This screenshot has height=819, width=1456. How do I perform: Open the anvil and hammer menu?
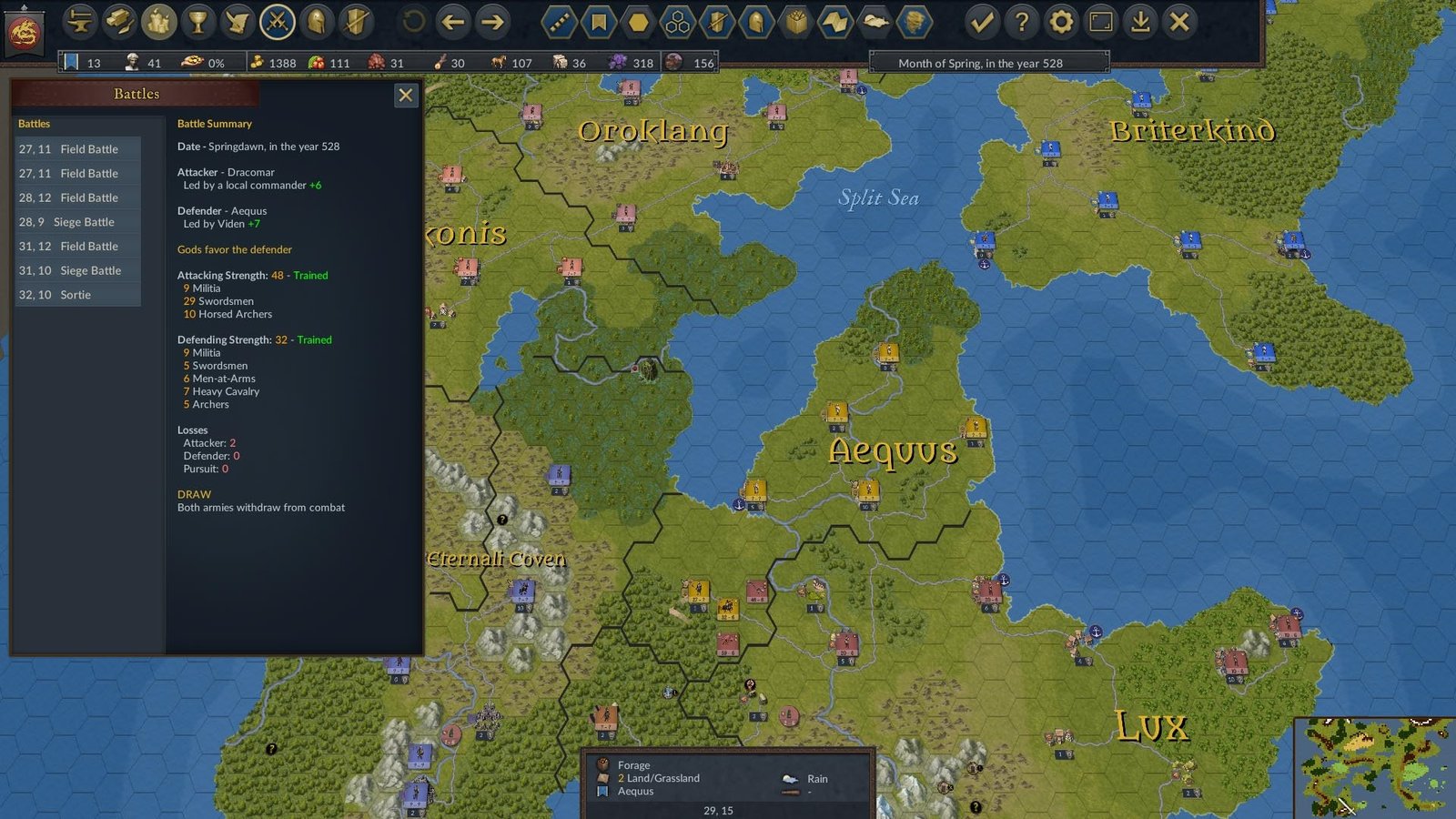coord(80,22)
